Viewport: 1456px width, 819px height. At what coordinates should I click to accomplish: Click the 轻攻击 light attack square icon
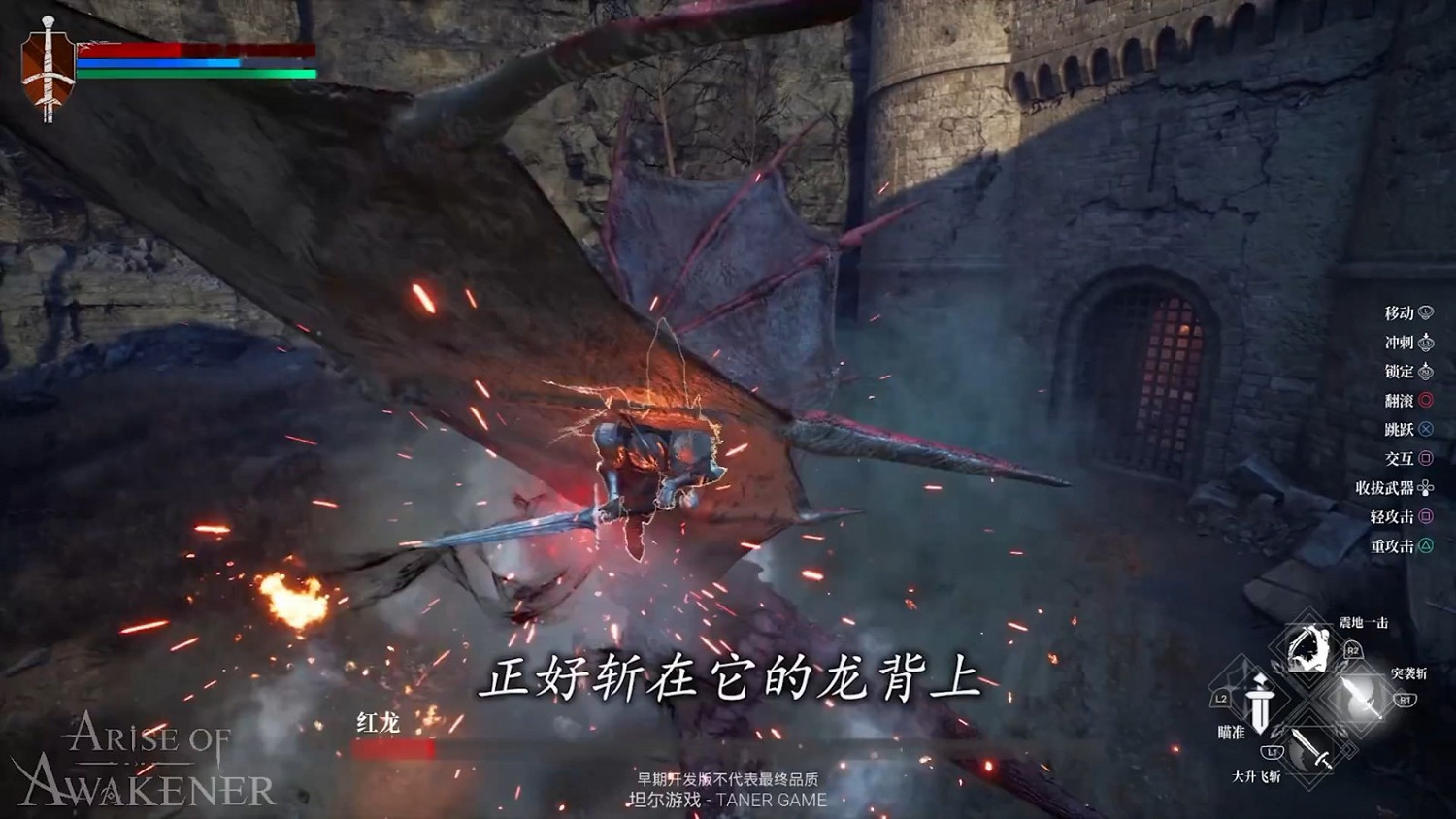tap(1426, 515)
